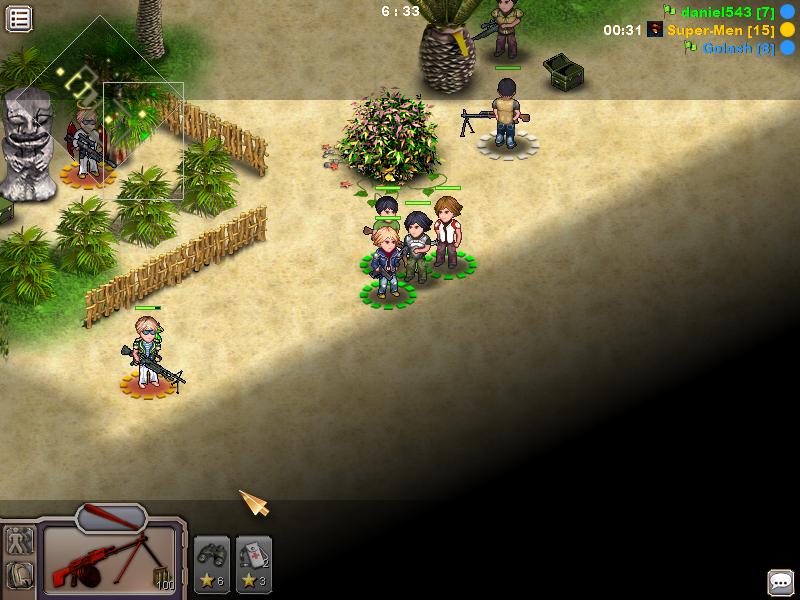Screen dimensions: 800x600
Task: Select the red machine gun weapon slot
Action: [x=110, y=562]
